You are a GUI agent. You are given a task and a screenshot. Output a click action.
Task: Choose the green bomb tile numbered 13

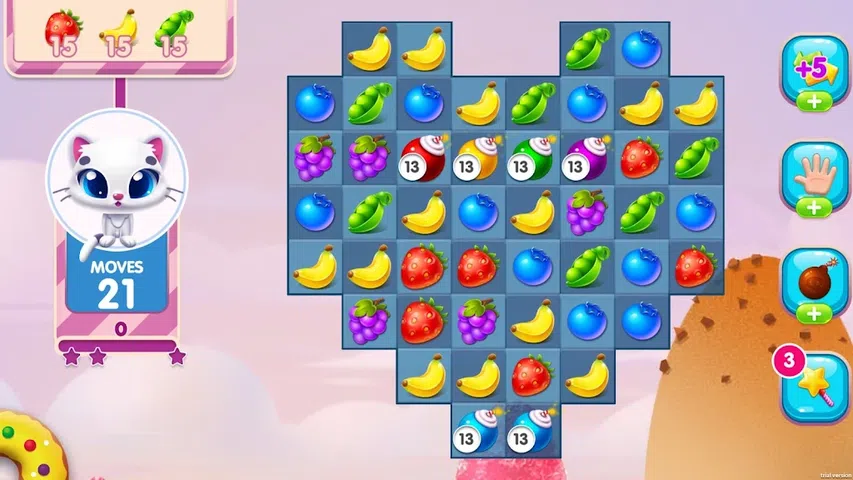pos(532,155)
